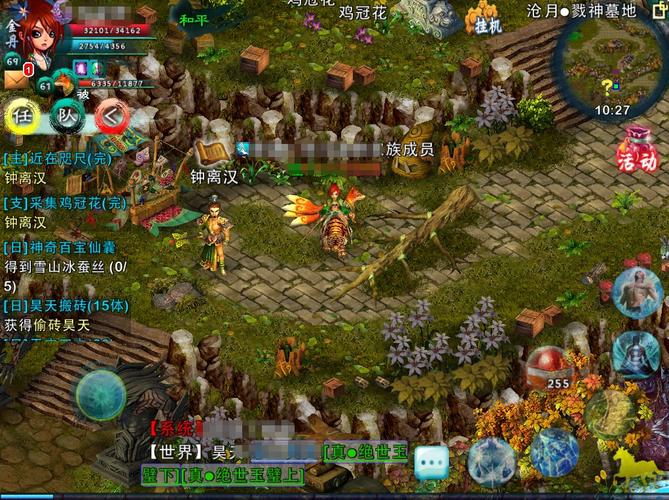Select the fox pet portrait
Screen dimensions: 669x500
coord(65,82)
